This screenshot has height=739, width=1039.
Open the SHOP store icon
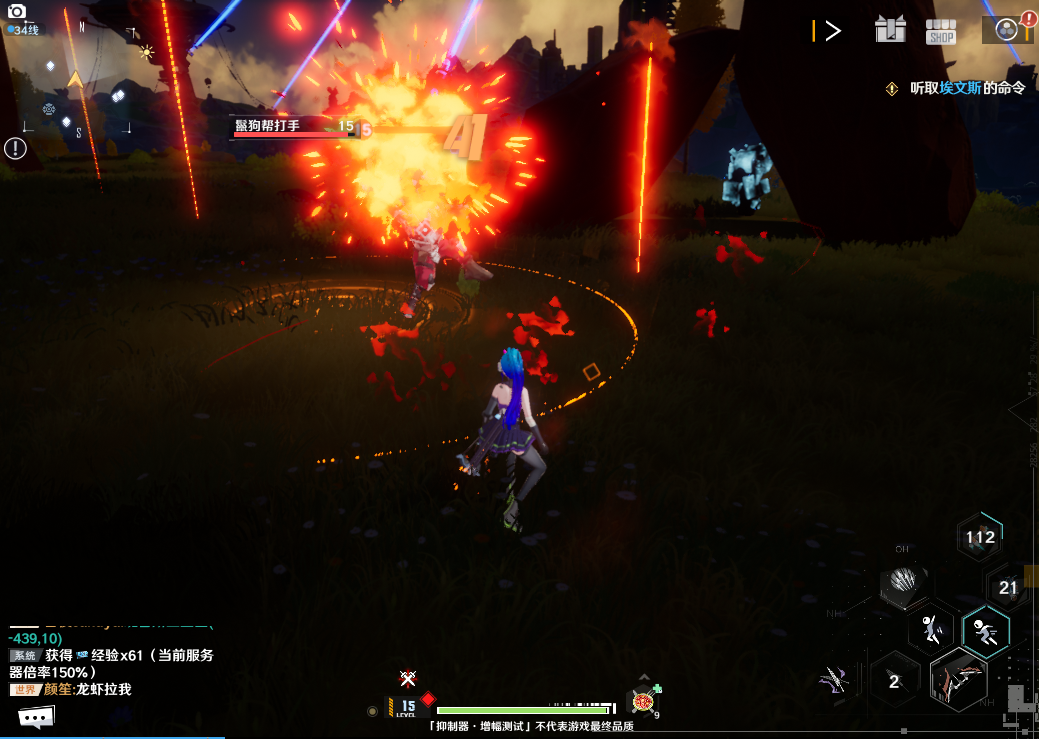[941, 31]
